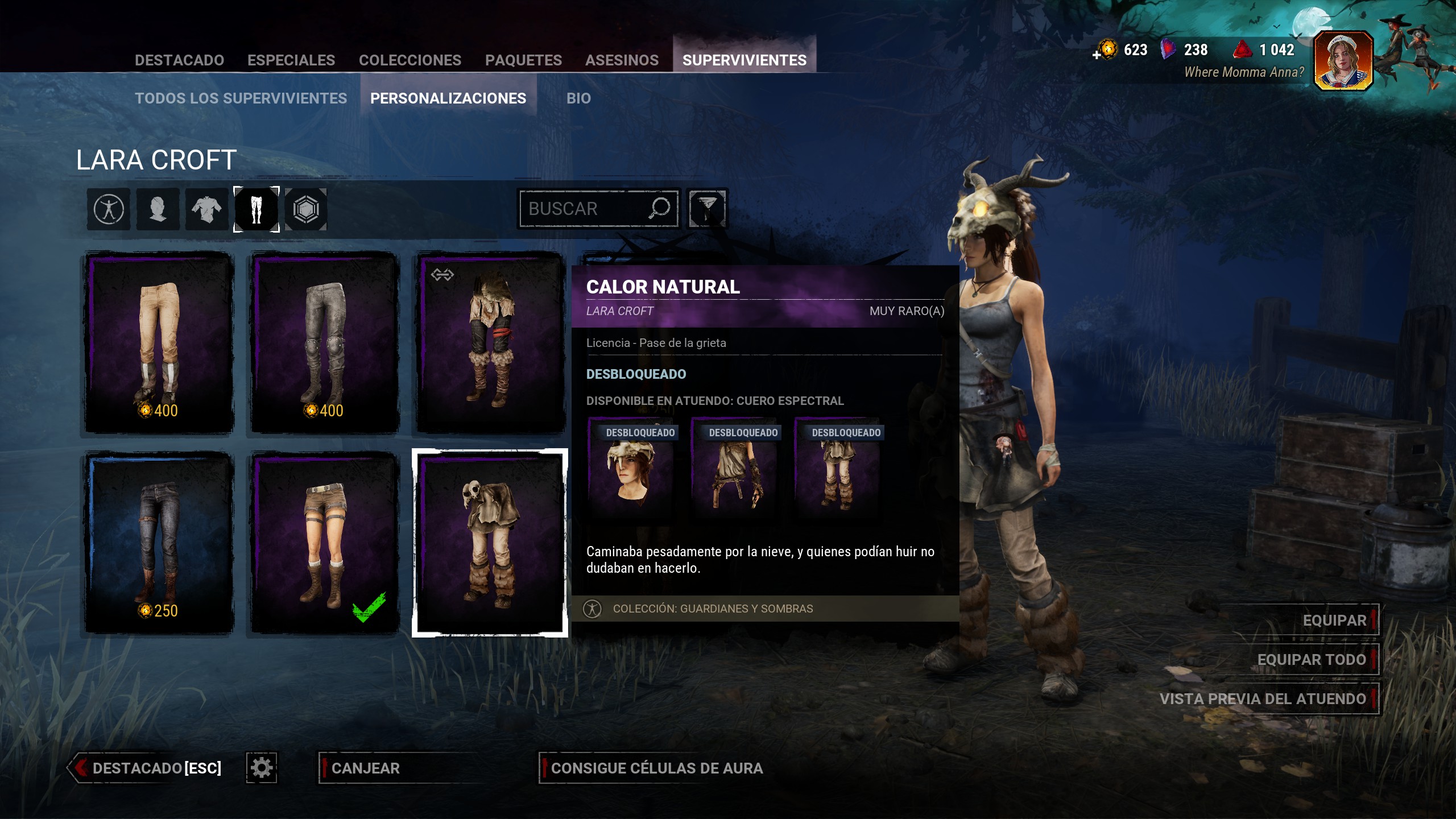
Task: Select the equipped brown shorts item
Action: pos(325,543)
